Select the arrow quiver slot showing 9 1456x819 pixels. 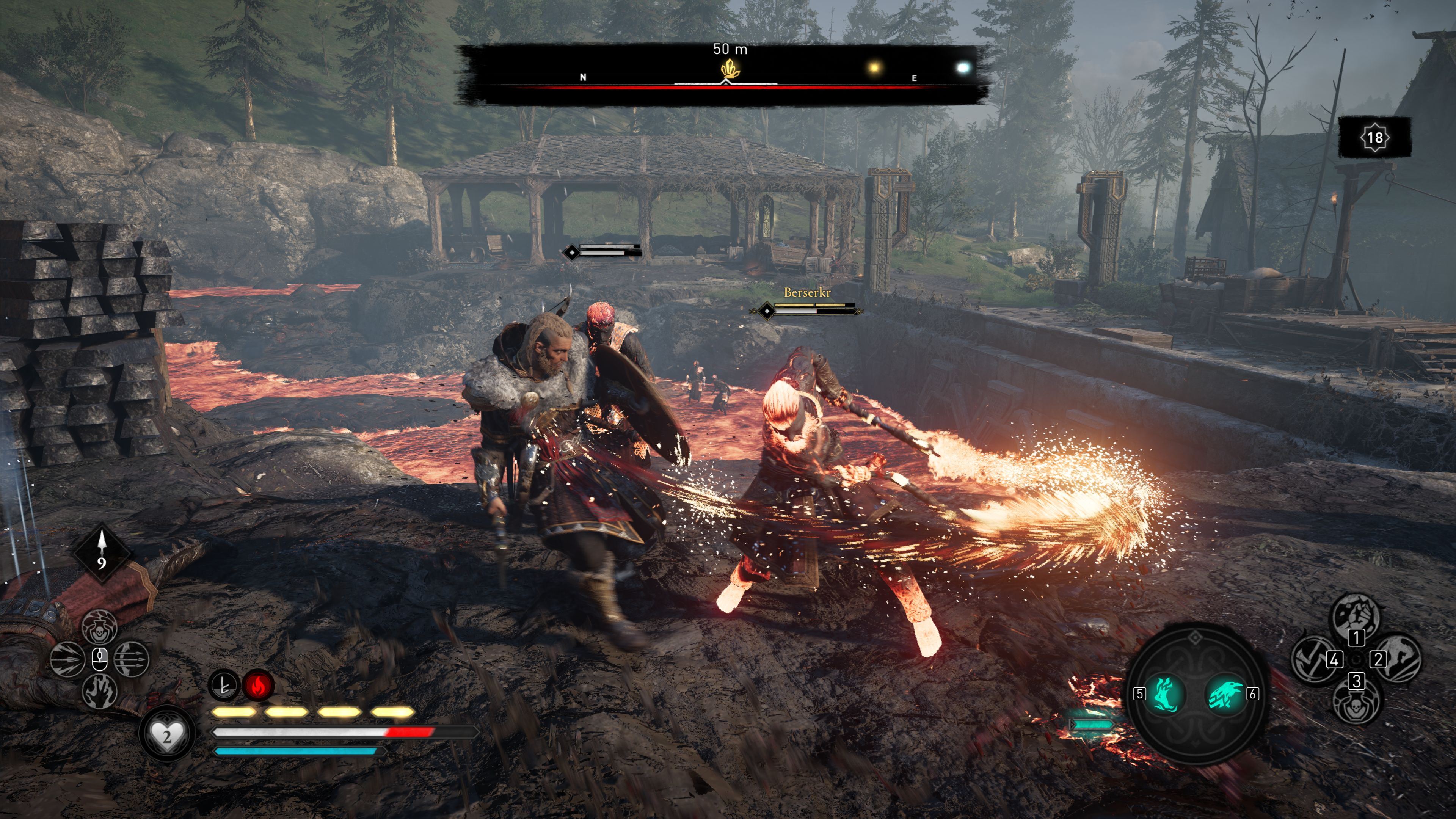tap(102, 552)
